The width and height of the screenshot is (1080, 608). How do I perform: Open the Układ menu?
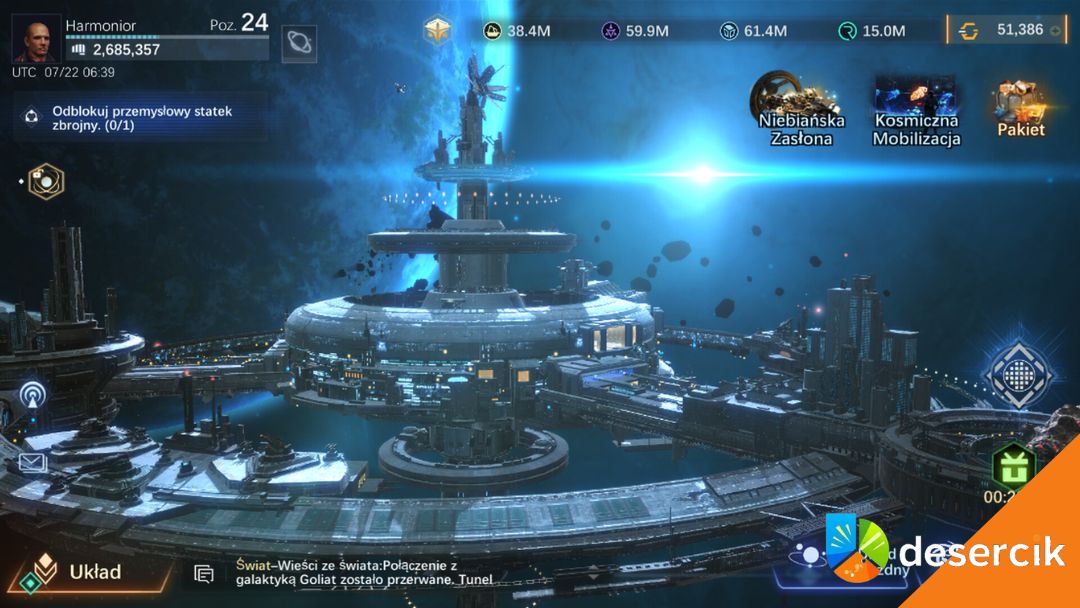click(80, 572)
